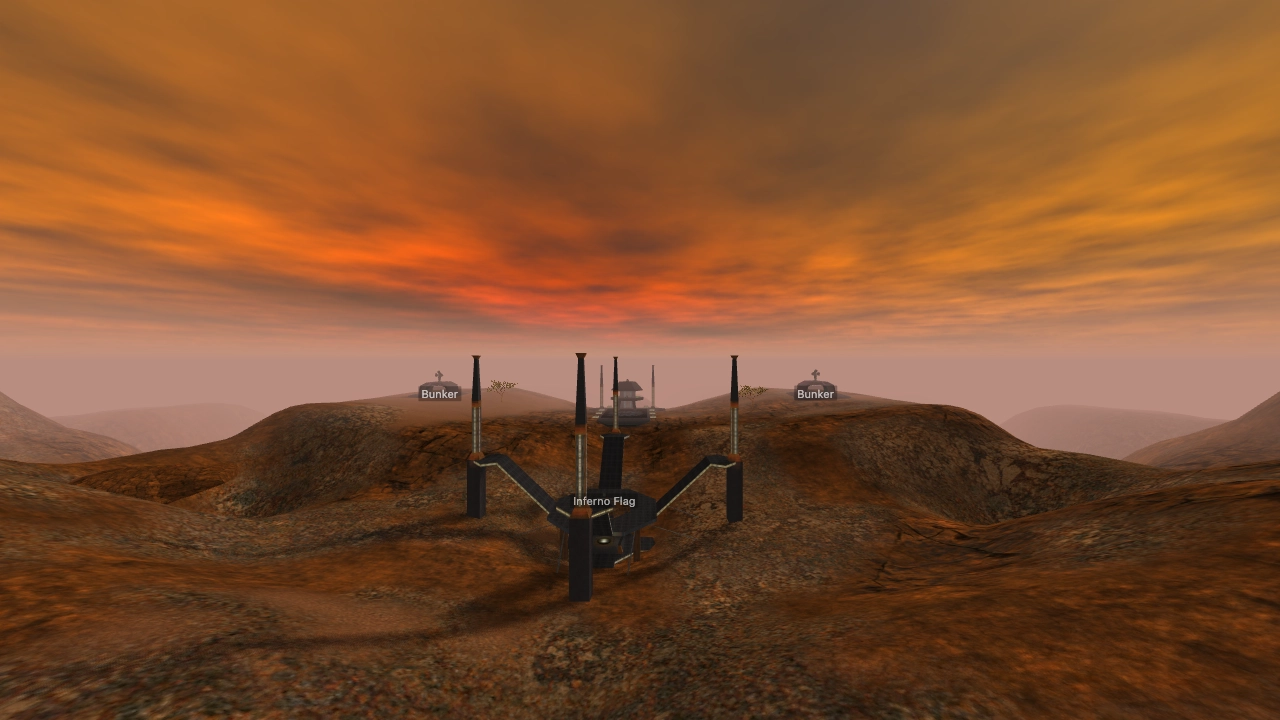Select the small tree left of center
This screenshot has height=720, width=1280.
501,387
